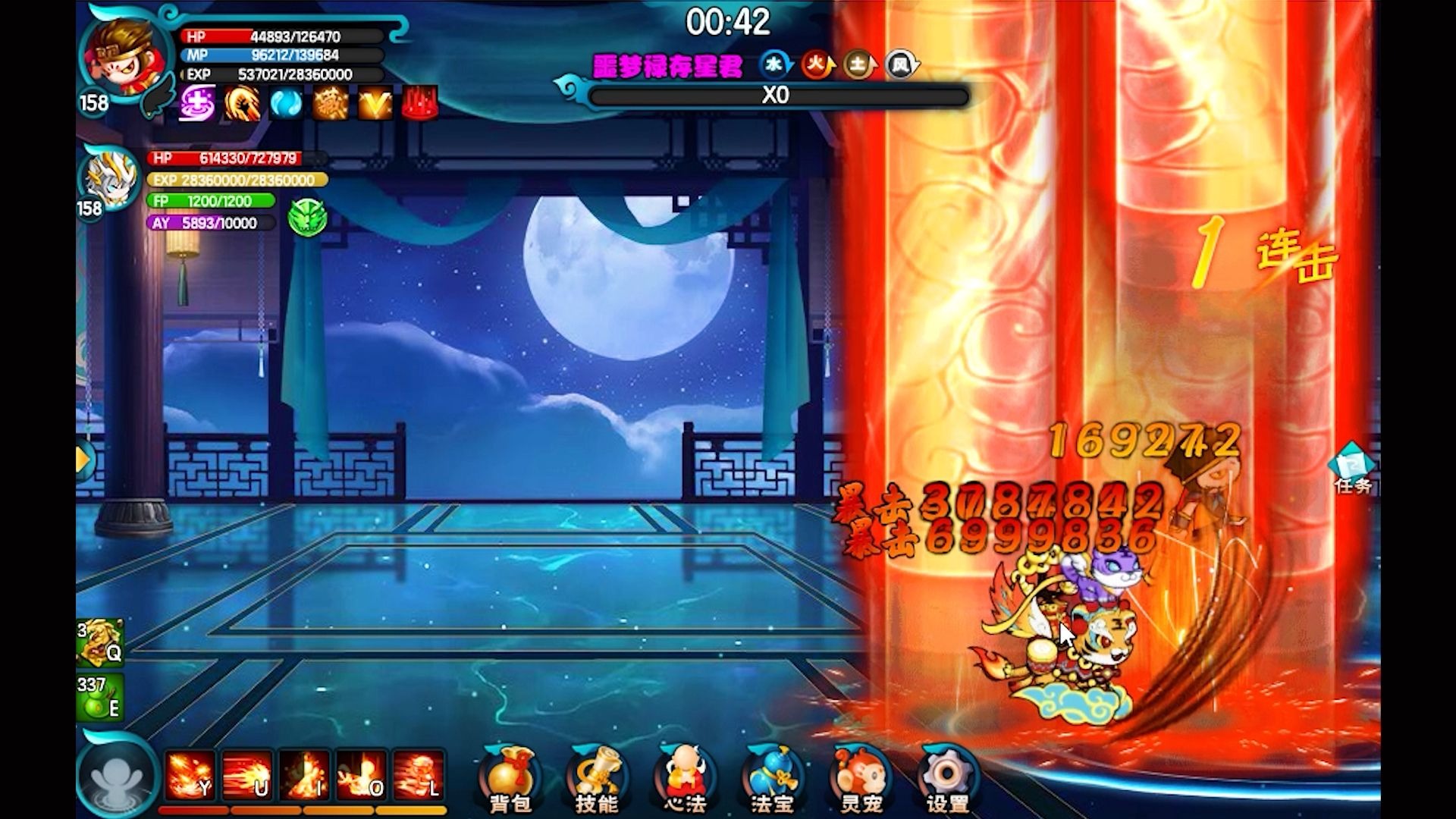The width and height of the screenshot is (1456, 819).
Task: Open the 技能 skills menu
Action: [597, 779]
